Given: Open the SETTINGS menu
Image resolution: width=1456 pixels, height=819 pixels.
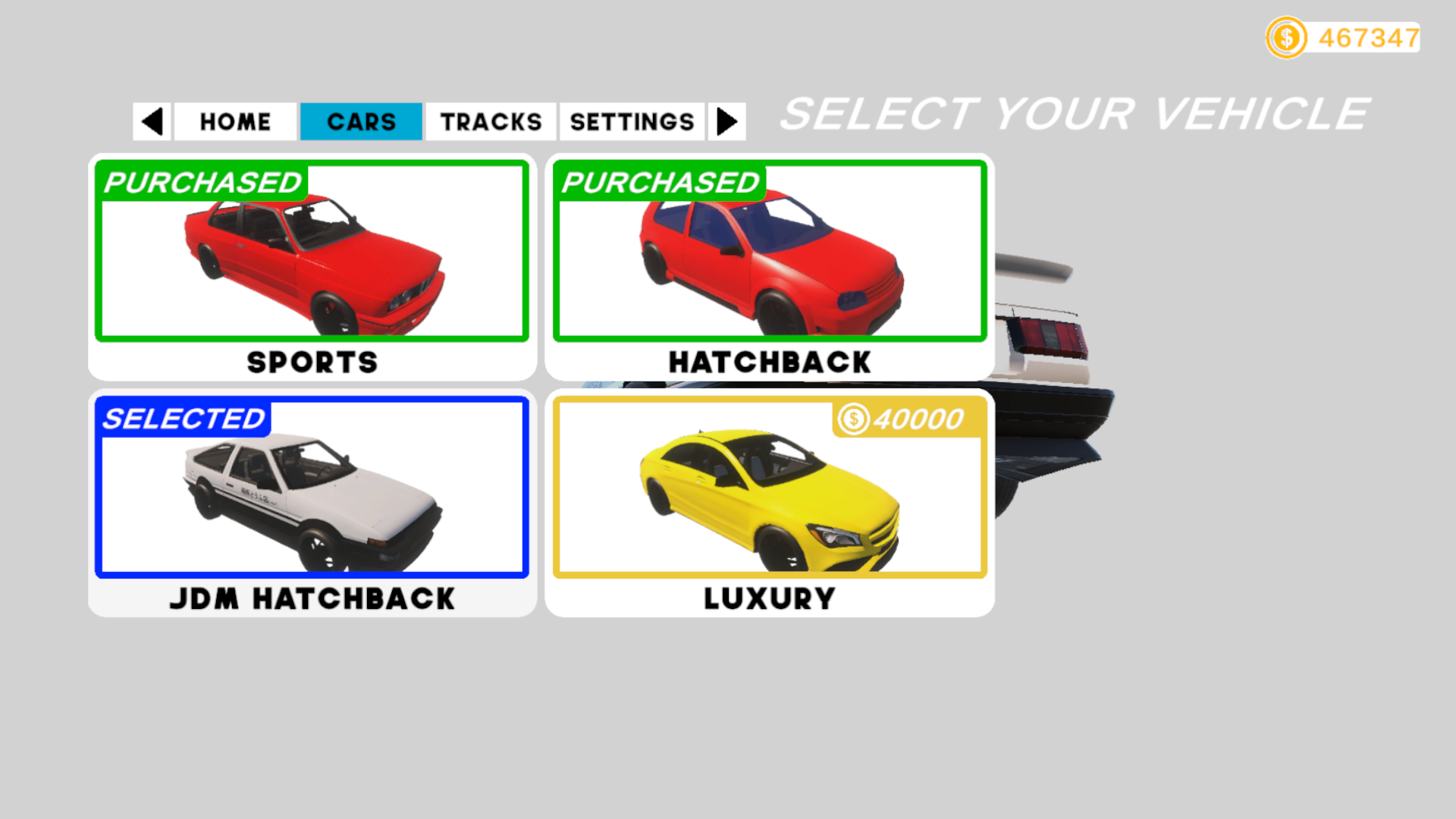Looking at the screenshot, I should pos(632,121).
